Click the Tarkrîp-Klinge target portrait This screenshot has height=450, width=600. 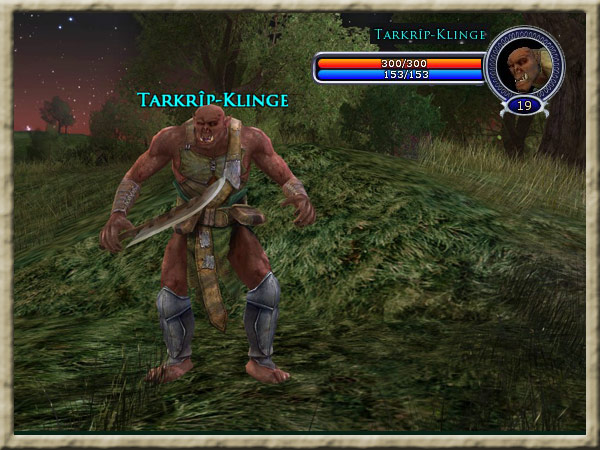point(523,66)
